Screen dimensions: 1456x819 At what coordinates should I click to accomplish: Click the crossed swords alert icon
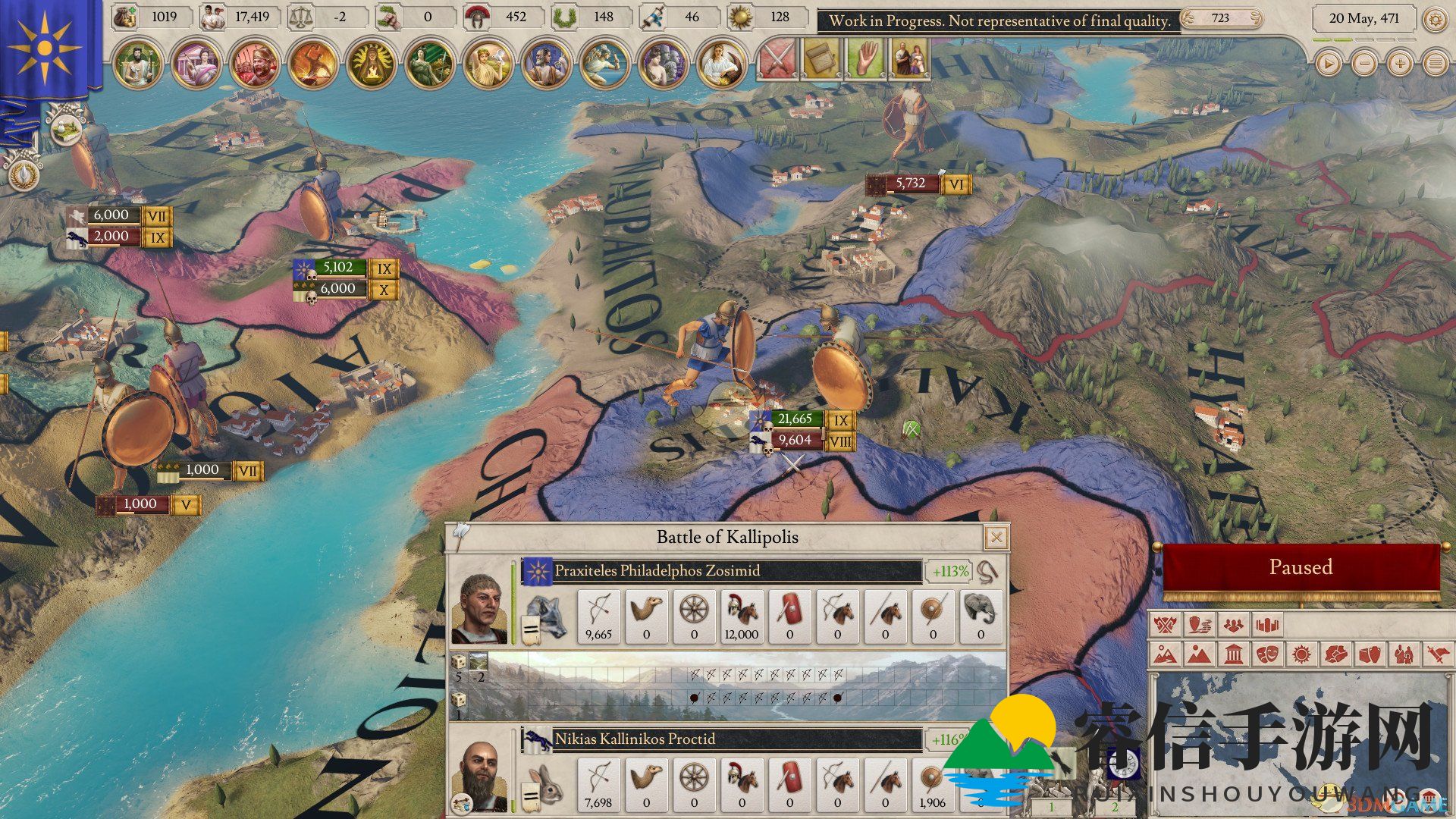click(775, 59)
